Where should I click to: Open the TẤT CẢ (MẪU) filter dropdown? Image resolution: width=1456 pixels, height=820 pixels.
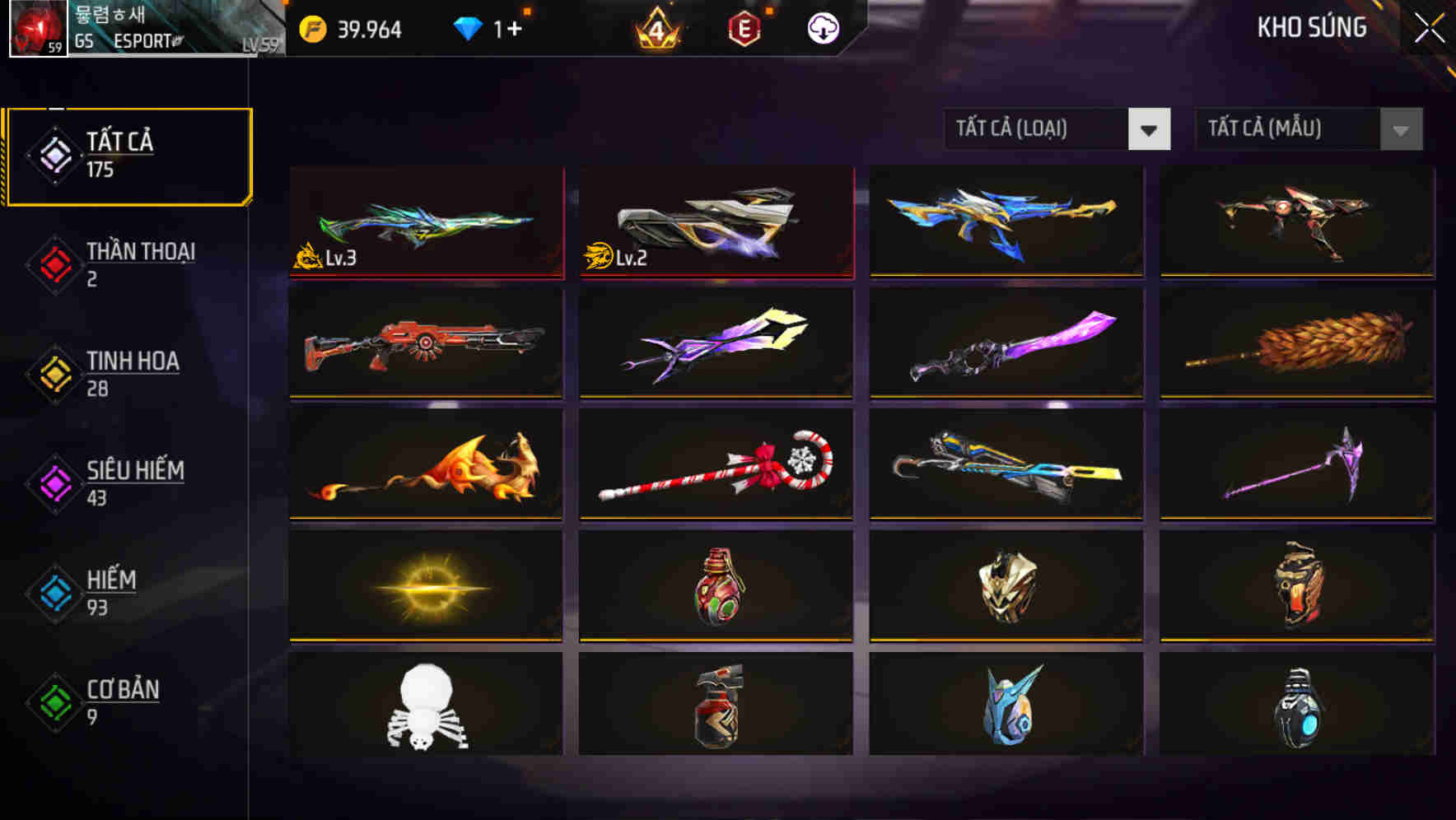[1309, 129]
